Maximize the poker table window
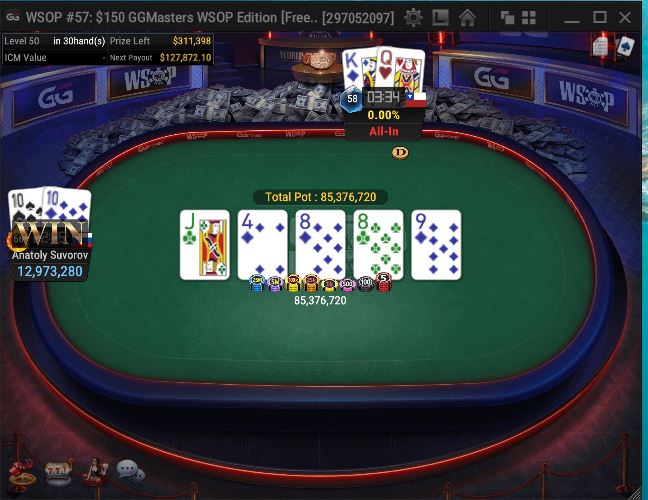This screenshot has width=648, height=500. (x=599, y=18)
